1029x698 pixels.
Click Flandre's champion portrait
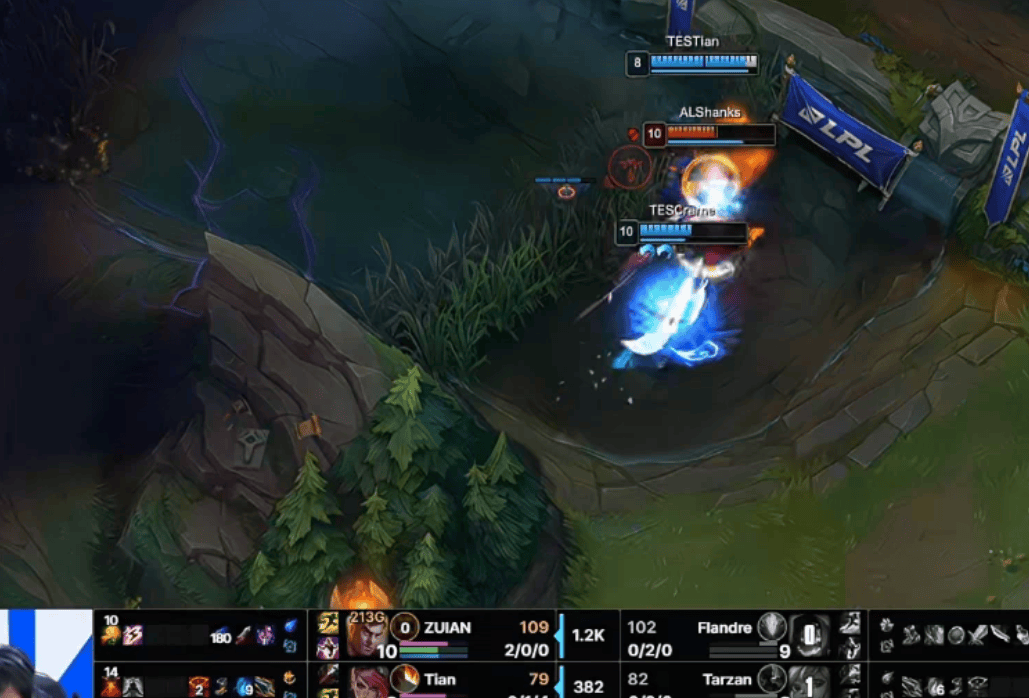[x=809, y=634]
